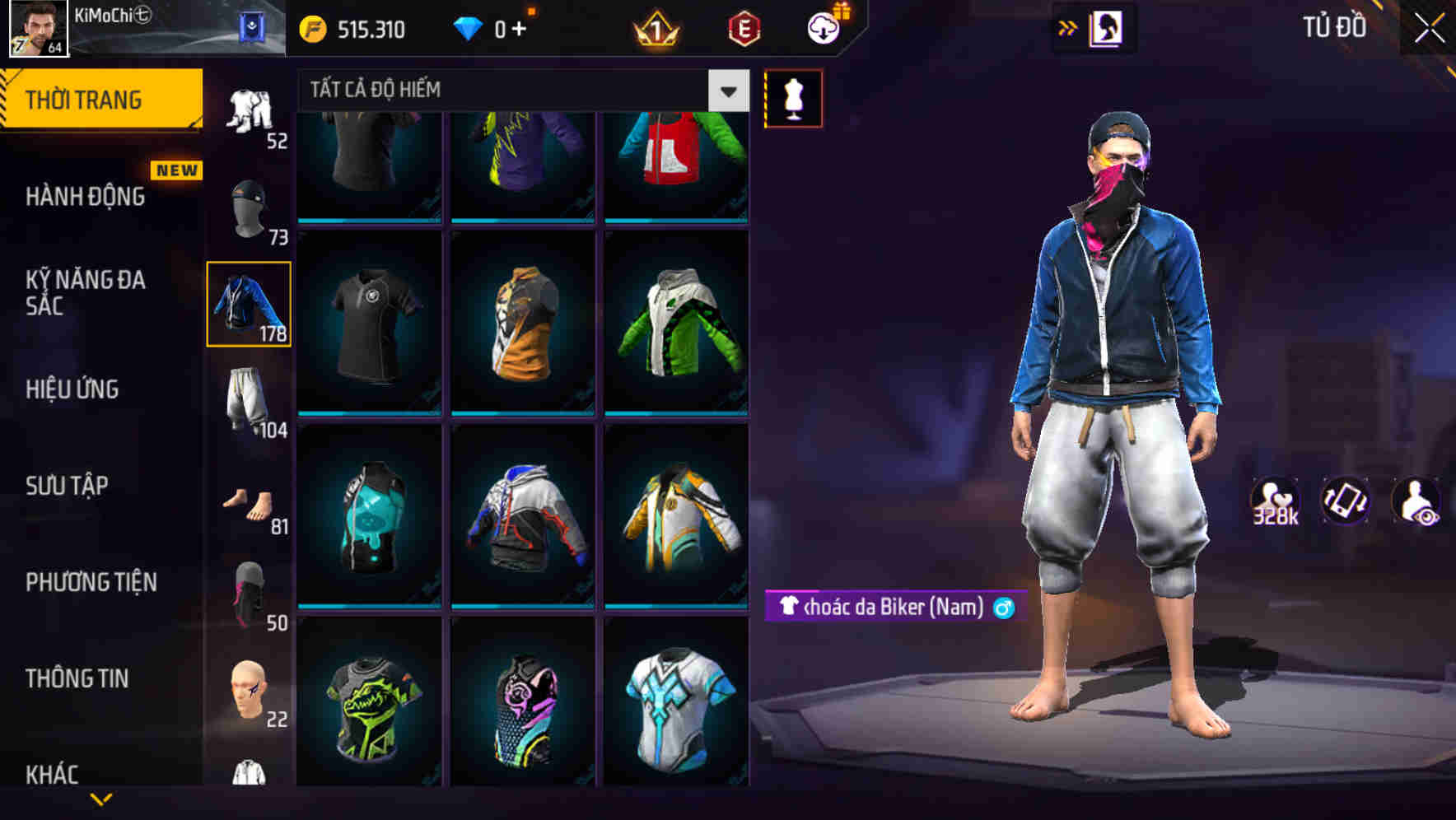The image size is (1456, 820).
Task: Click the cloud download gift icon
Action: tap(825, 27)
